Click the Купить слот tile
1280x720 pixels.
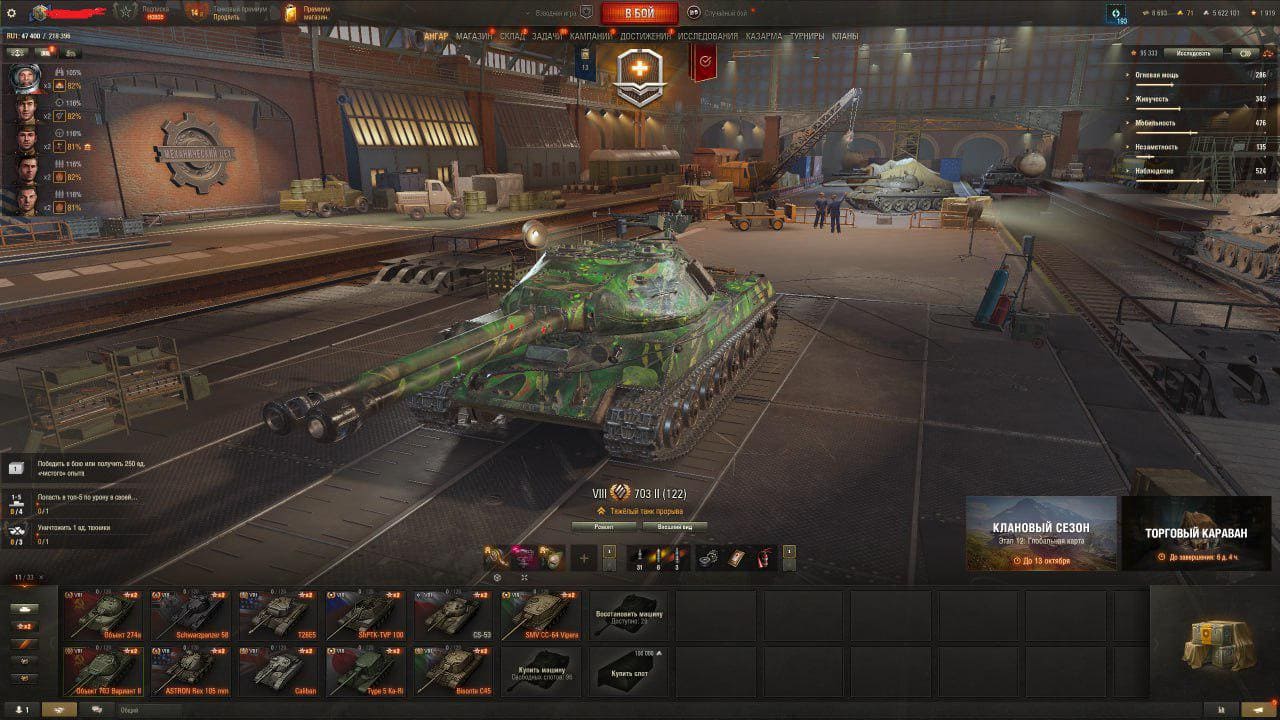click(x=629, y=670)
